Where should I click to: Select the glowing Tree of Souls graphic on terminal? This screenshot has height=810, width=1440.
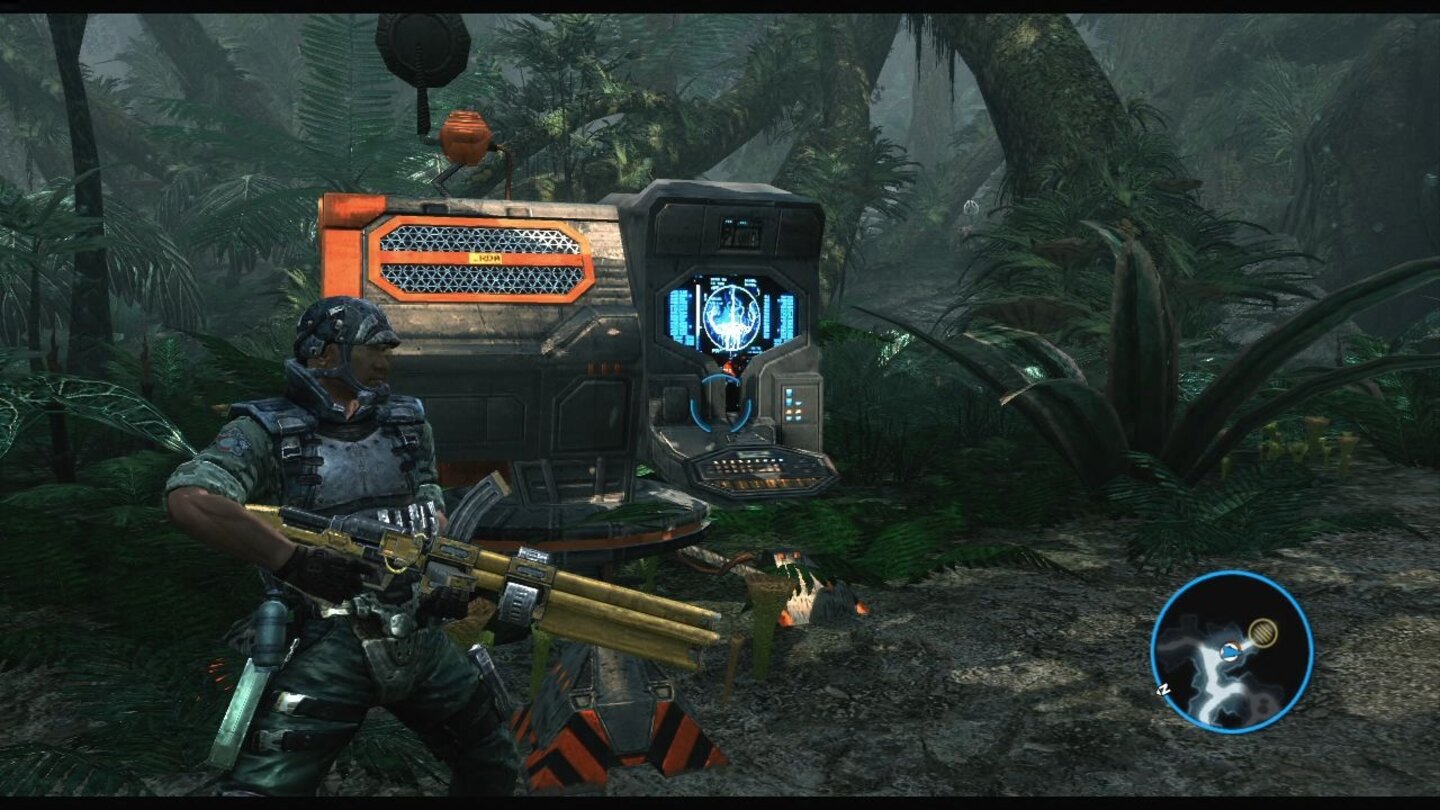[733, 318]
